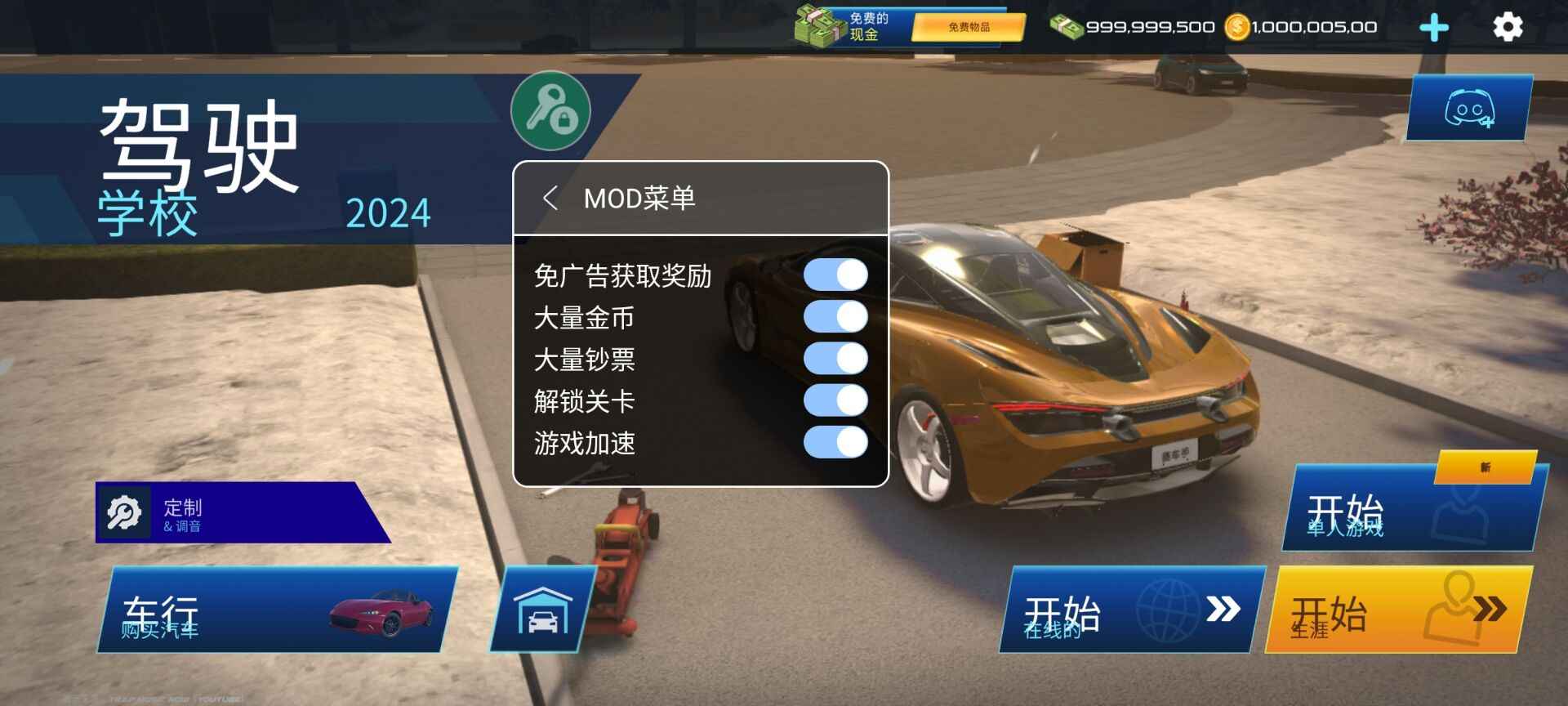1568x706 pixels.
Task: Select the green key unlock icon
Action: [551, 112]
